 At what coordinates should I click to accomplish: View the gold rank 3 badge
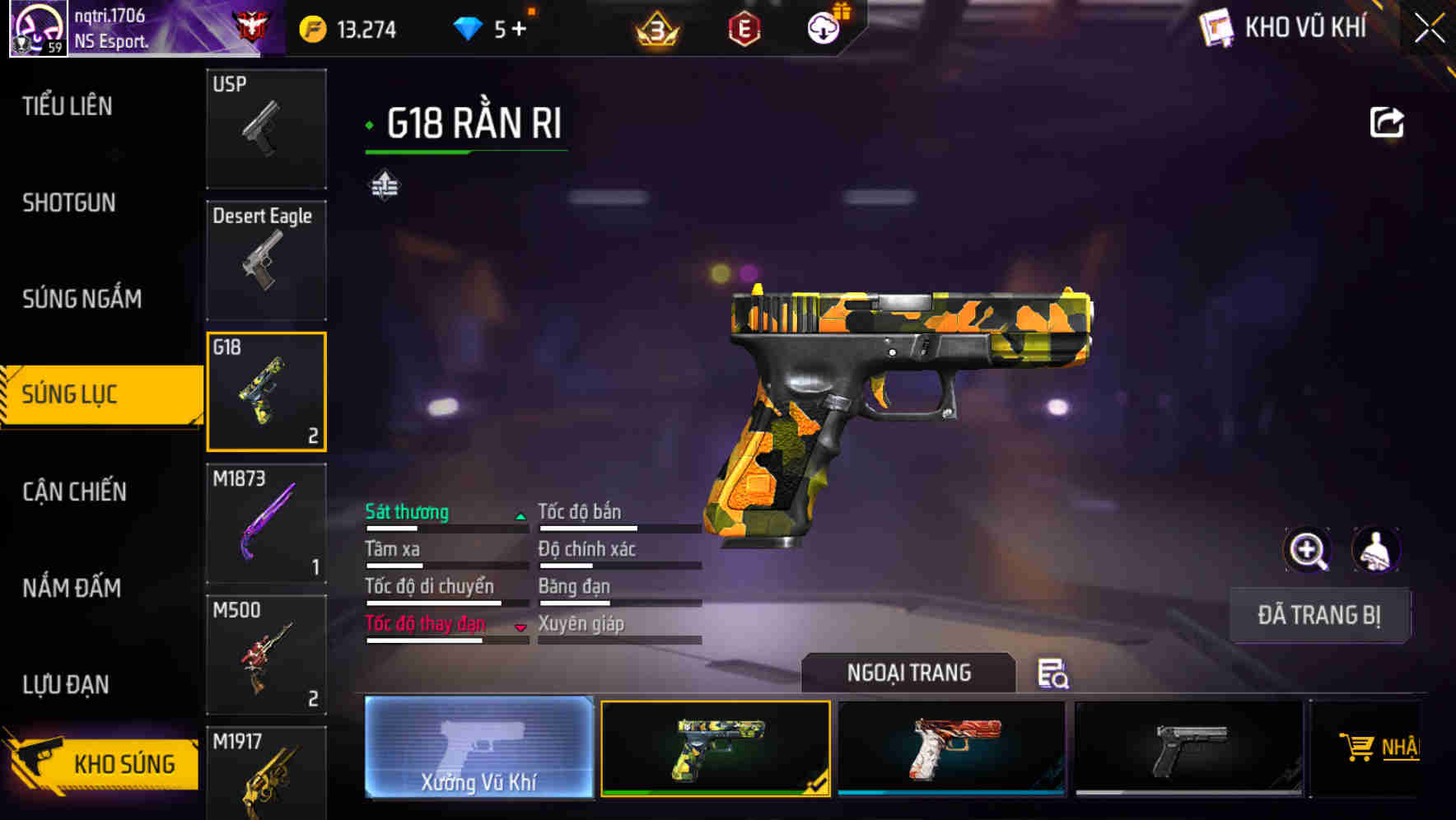coord(655,27)
